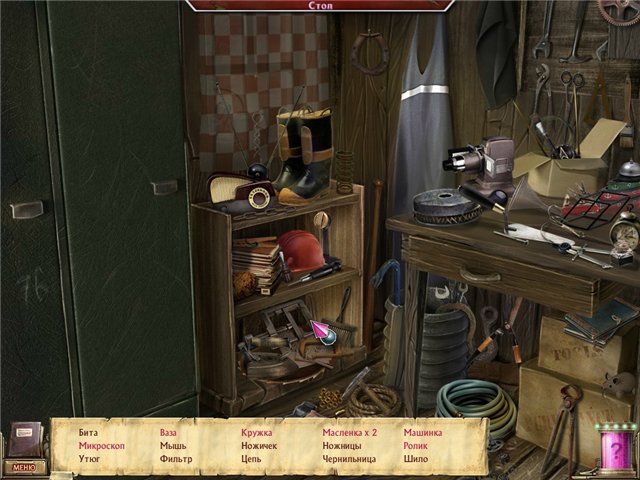Select the Фильтр entry in the item list
Image resolution: width=640 pixels, height=480 pixels.
tap(176, 459)
